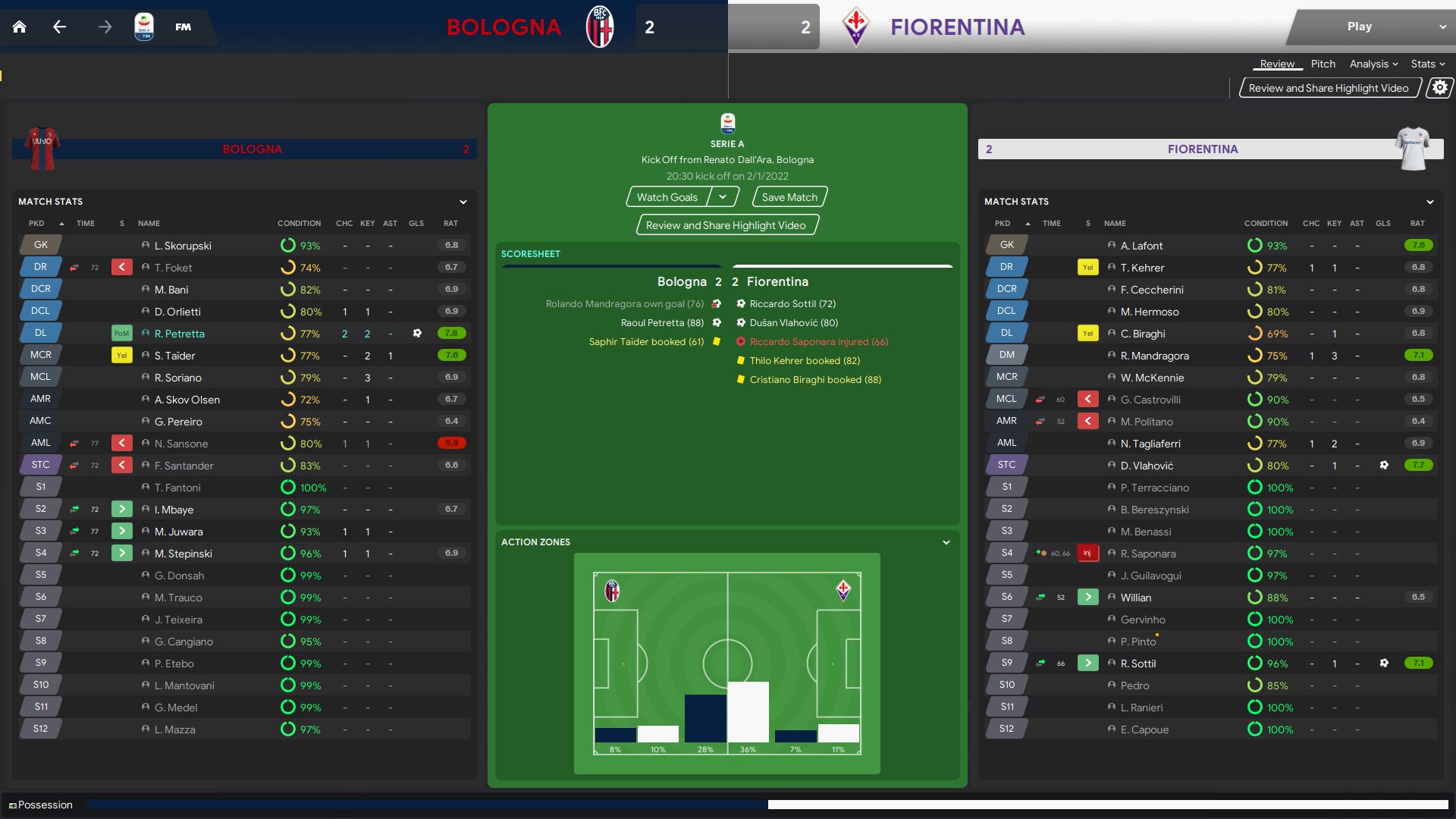Screen dimensions: 1456x819
Task: Navigate back with the left arrow
Action: tap(60, 27)
